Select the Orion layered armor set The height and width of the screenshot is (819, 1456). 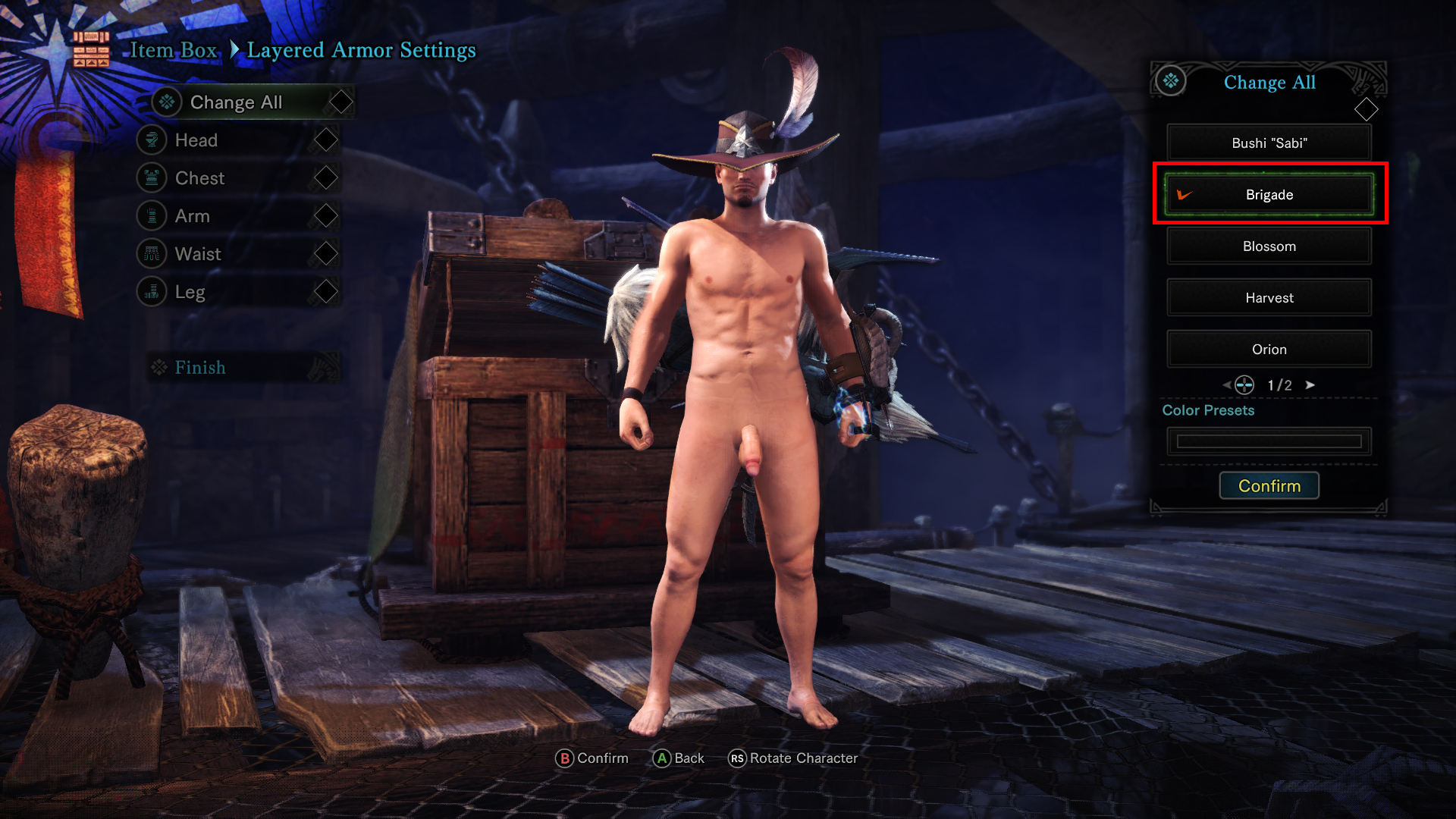coord(1269,350)
